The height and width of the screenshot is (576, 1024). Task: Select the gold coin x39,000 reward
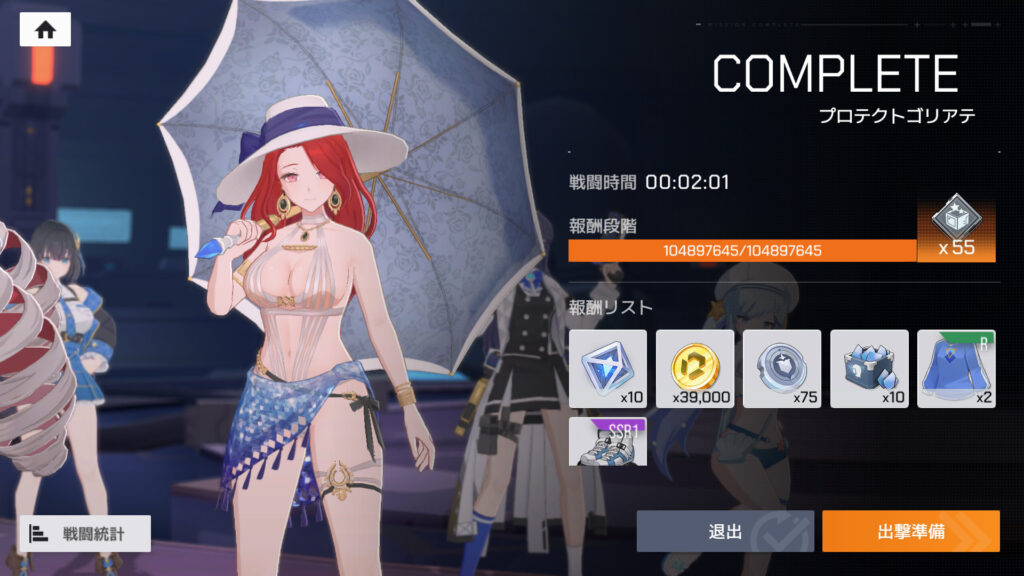tap(694, 368)
